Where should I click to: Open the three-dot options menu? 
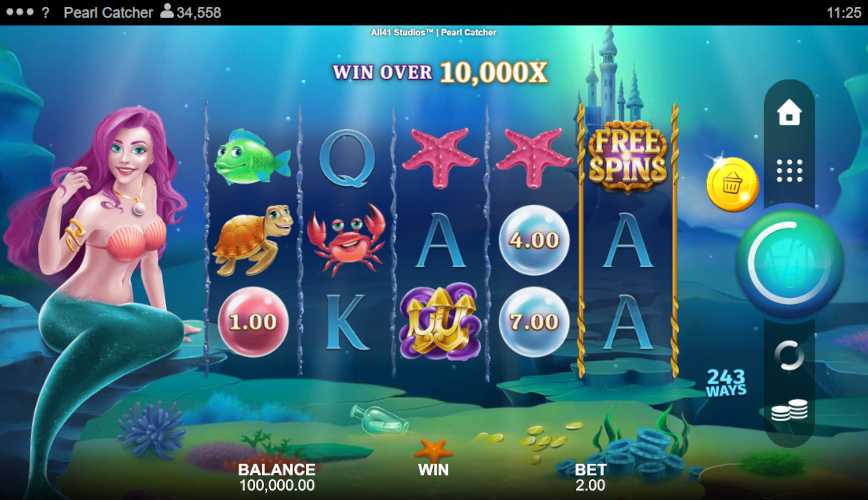(x=18, y=13)
